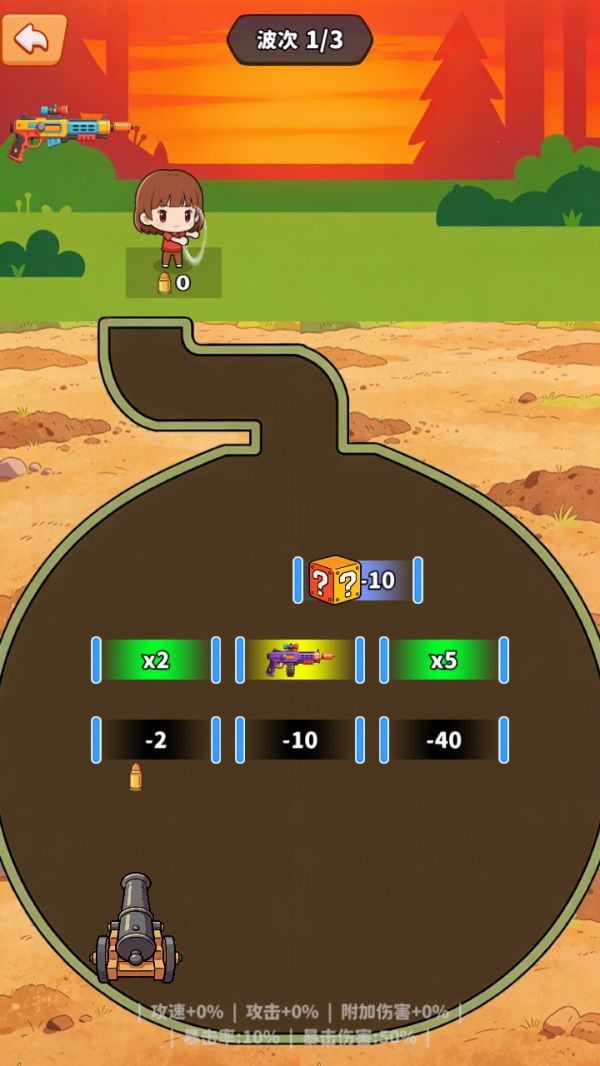Tap the orange back arrow button

click(33, 38)
